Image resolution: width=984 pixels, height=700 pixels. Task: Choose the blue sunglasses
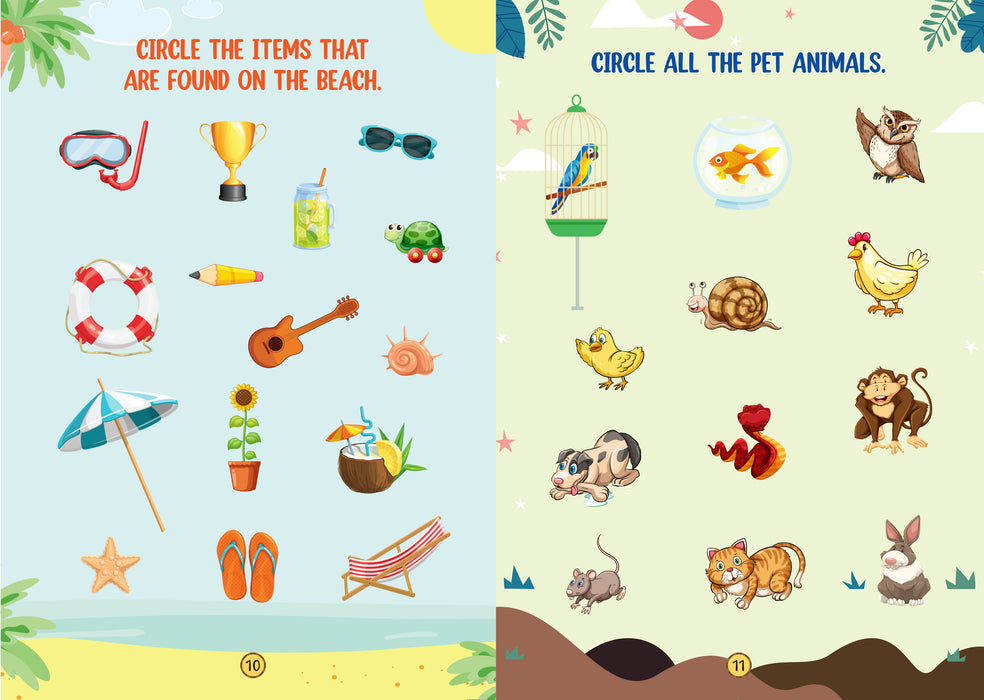pyautogui.click(x=397, y=141)
